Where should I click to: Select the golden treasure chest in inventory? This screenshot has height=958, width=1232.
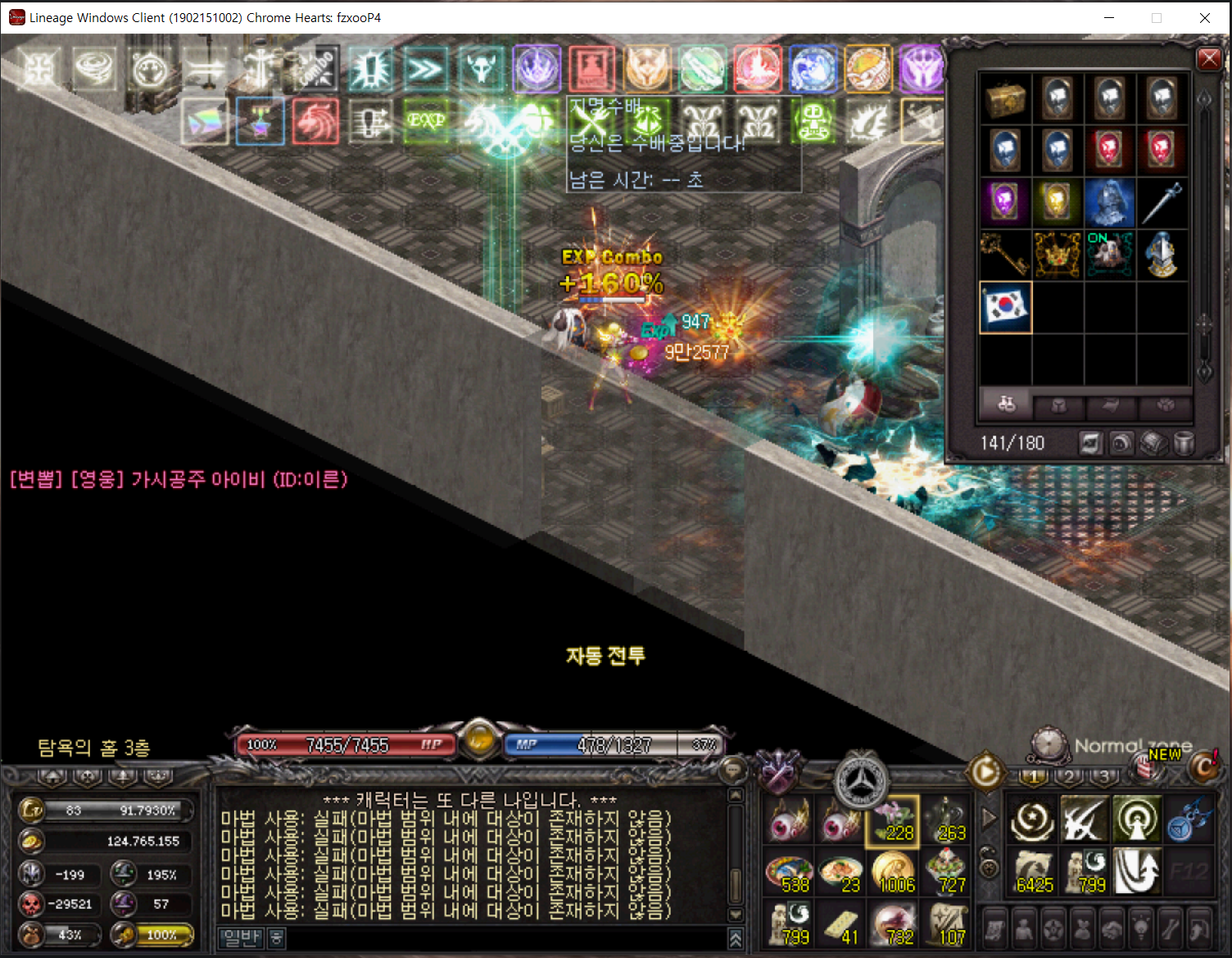(x=1005, y=99)
